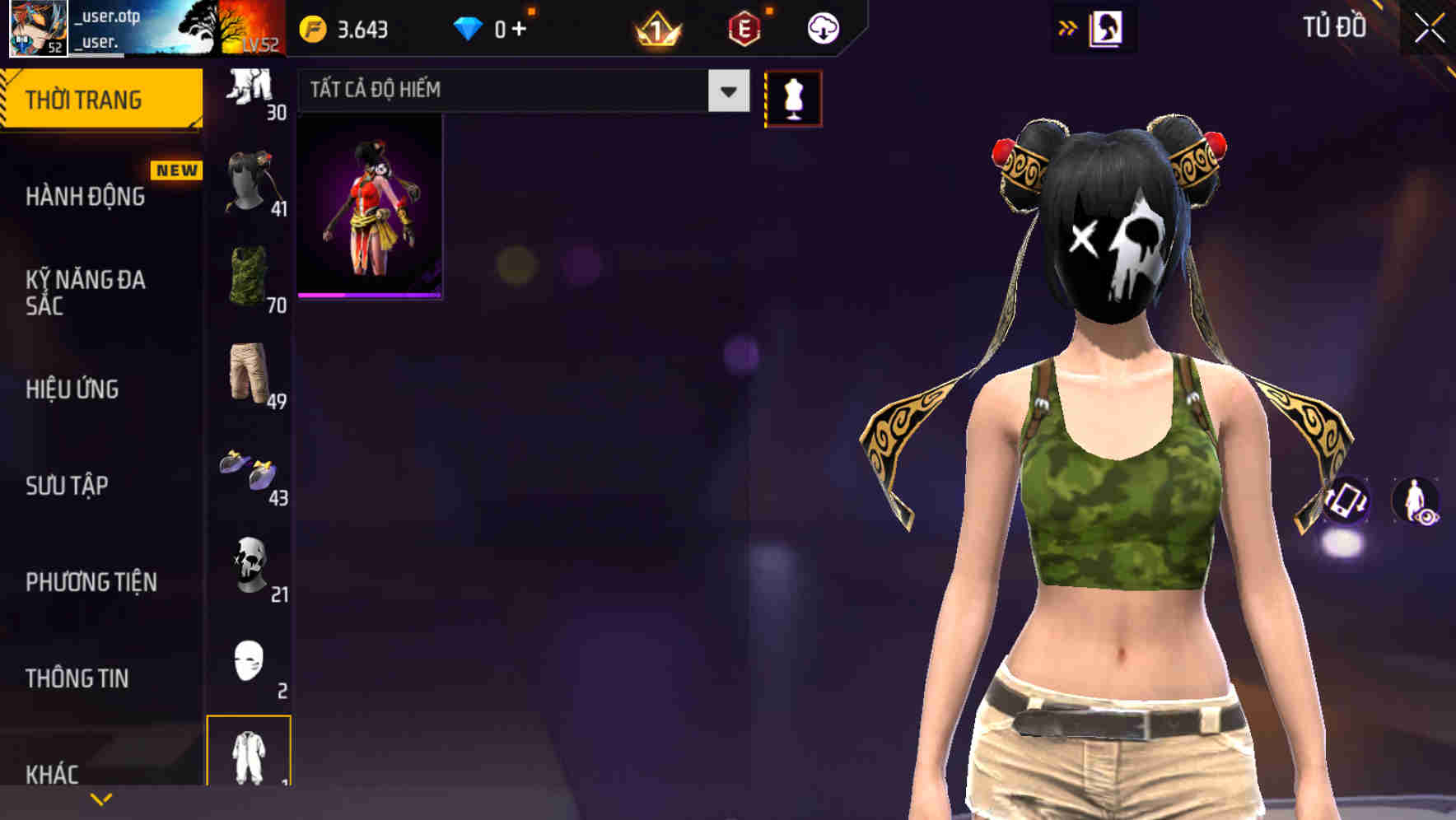This screenshot has width=1456, height=820.
Task: Switch to the SƯU TẬP tab
Action: [x=66, y=487]
